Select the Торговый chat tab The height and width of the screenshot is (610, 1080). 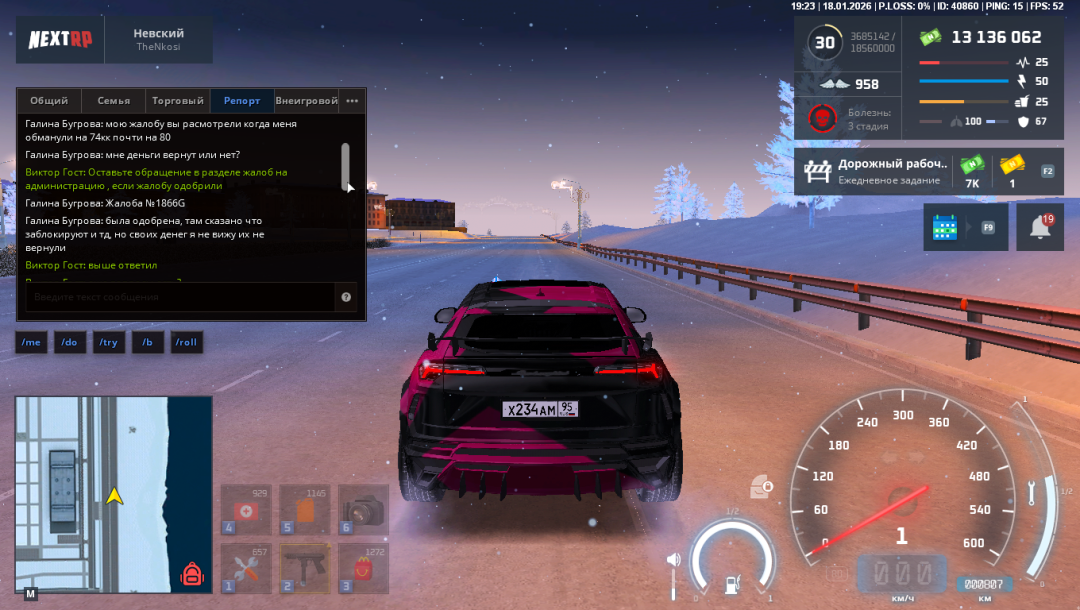click(x=178, y=101)
